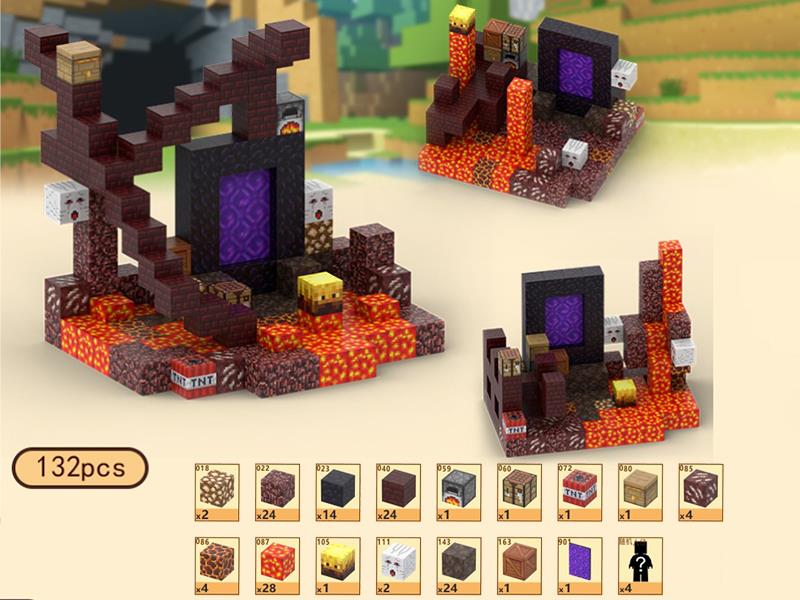The width and height of the screenshot is (800, 600).
Task: Select the mystery figure question mark tile
Action: point(643,564)
